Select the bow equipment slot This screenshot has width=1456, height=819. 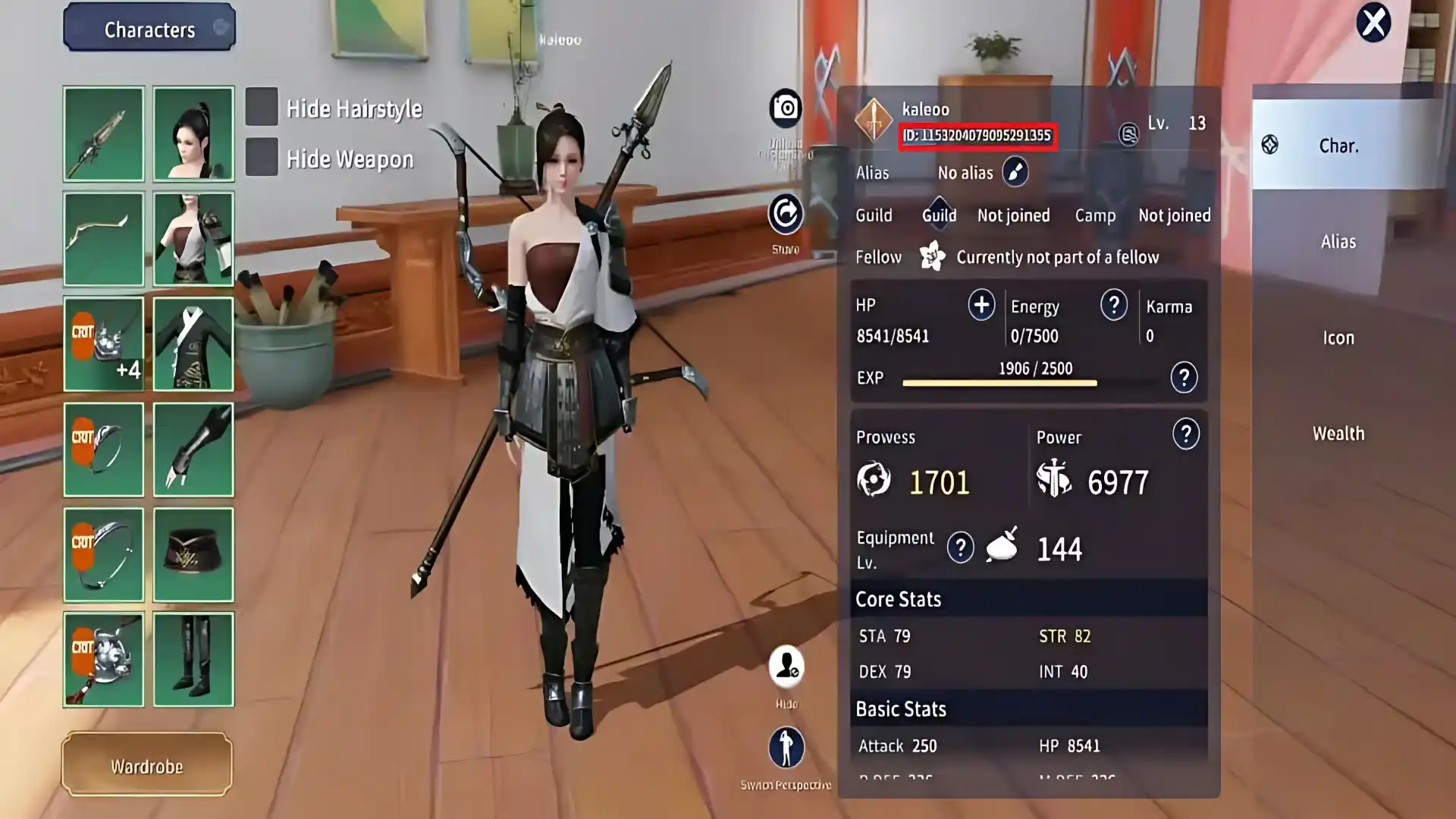click(104, 239)
